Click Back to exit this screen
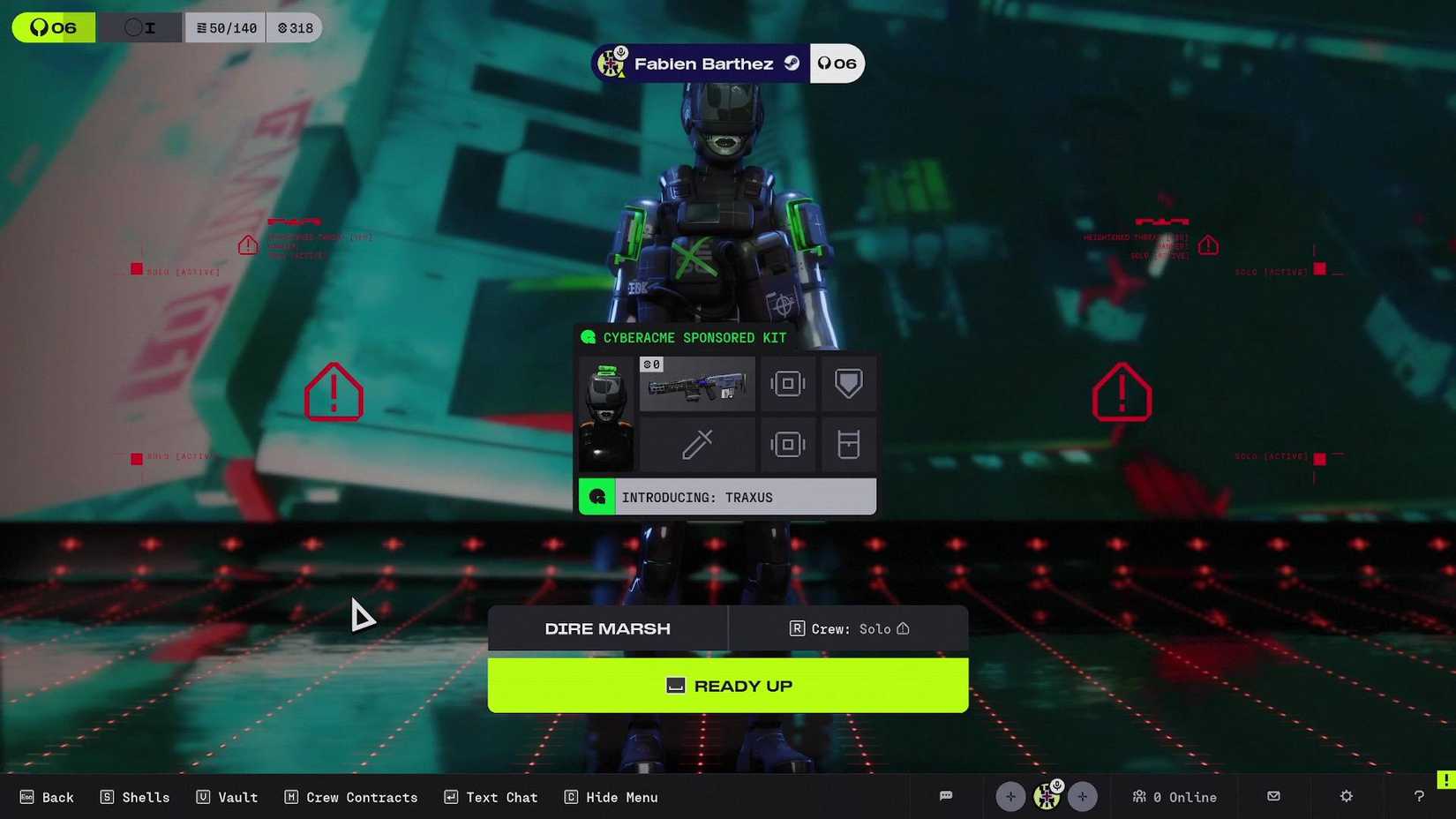1456x819 pixels. pos(47,796)
